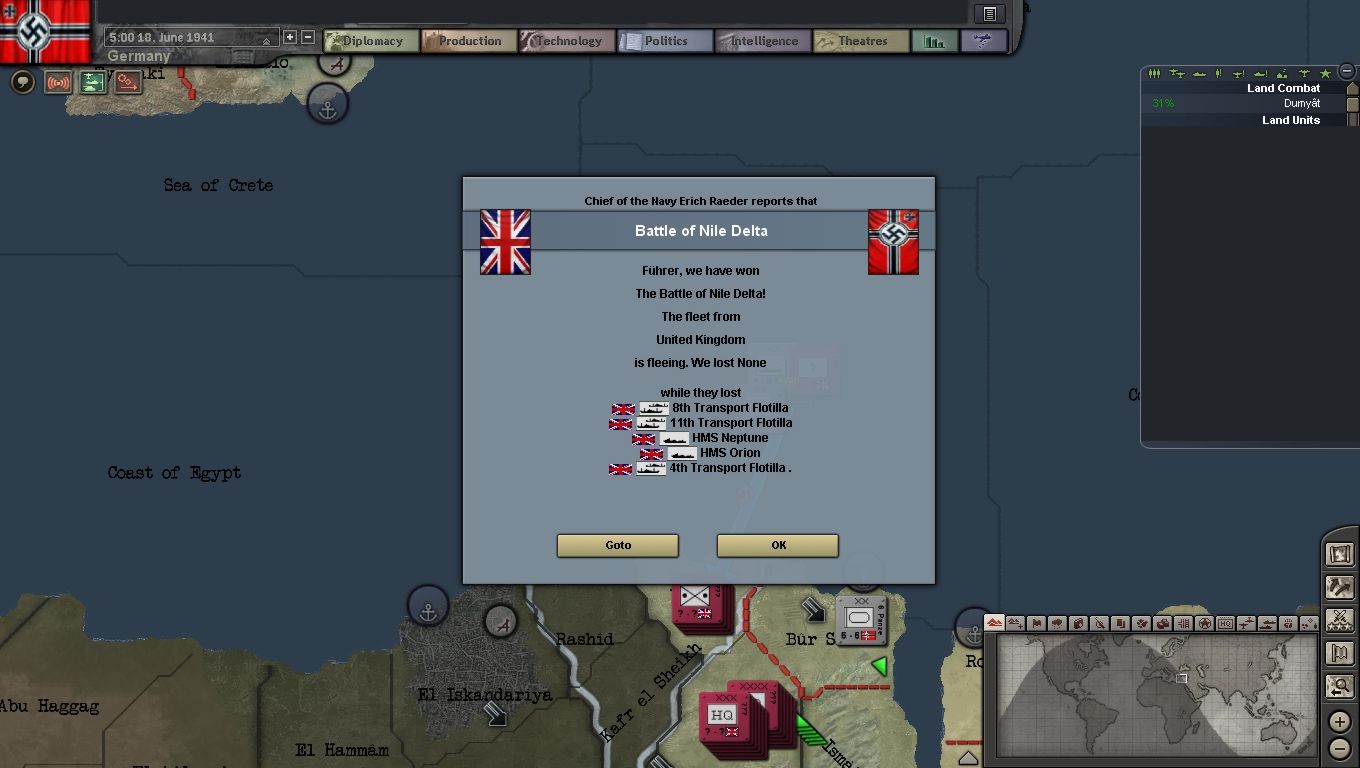Confirm the battle report with OK
This screenshot has height=768, width=1360.
pos(777,545)
